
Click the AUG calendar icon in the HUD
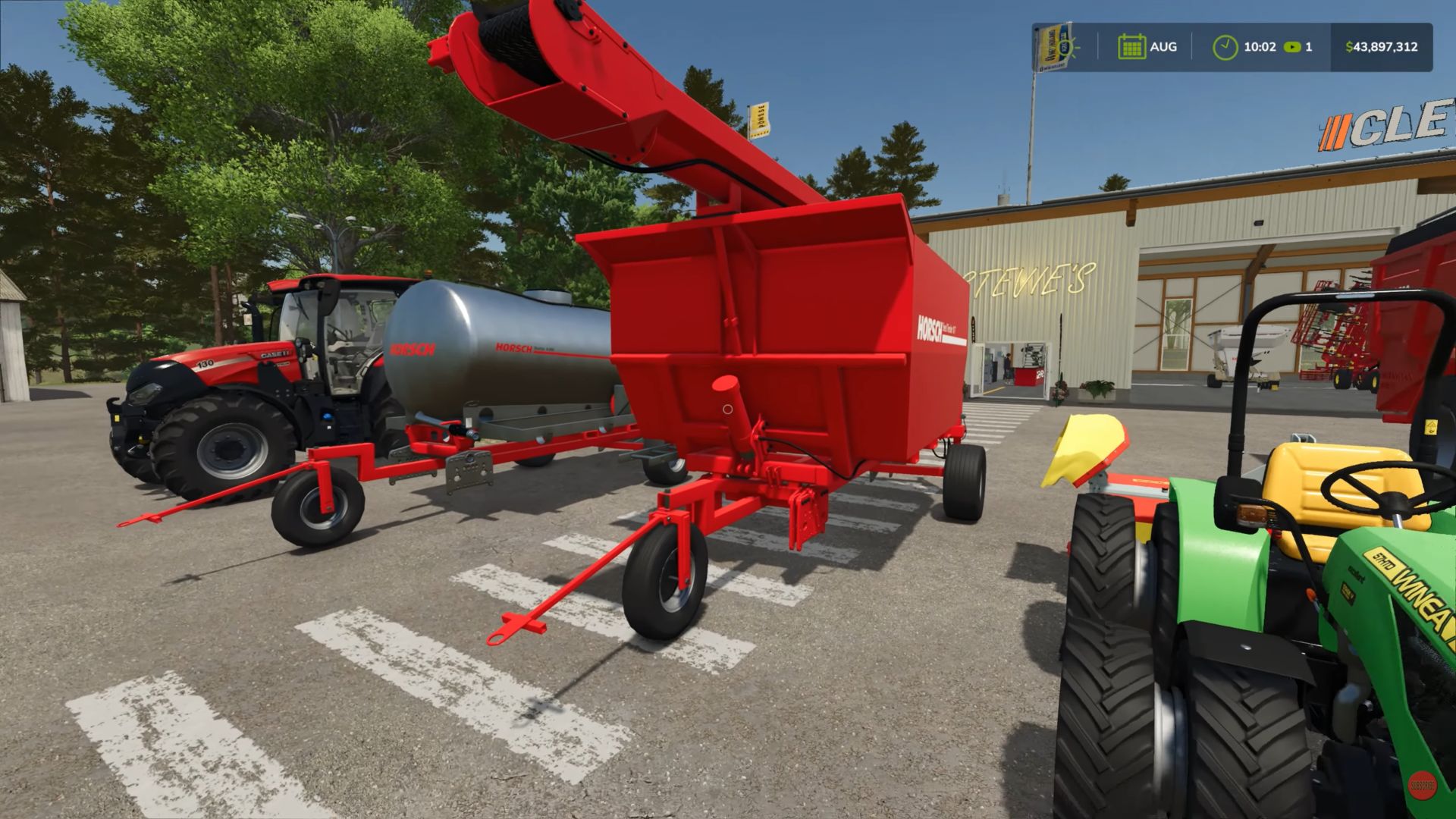tap(1132, 47)
